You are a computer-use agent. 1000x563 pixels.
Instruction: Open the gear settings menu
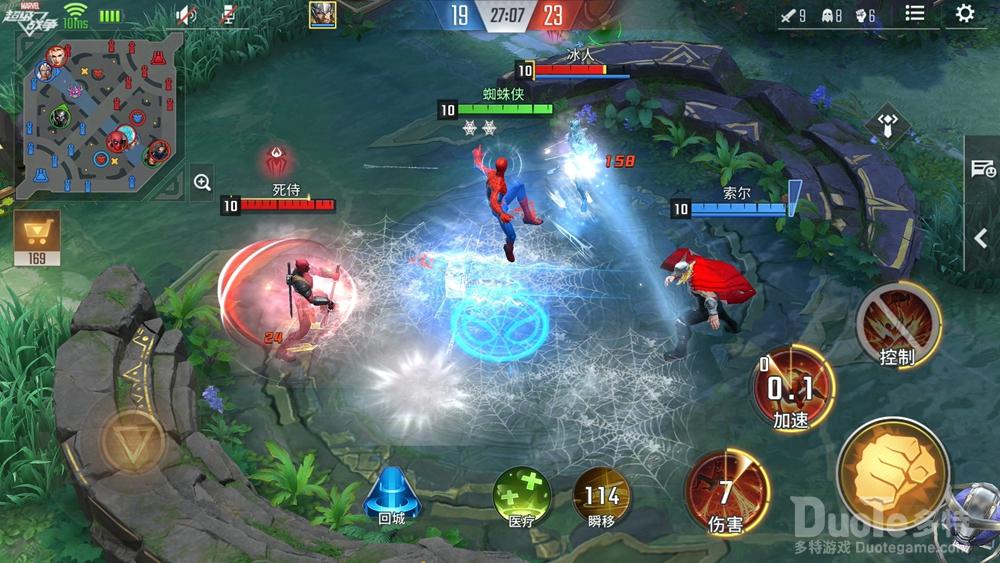point(965,13)
